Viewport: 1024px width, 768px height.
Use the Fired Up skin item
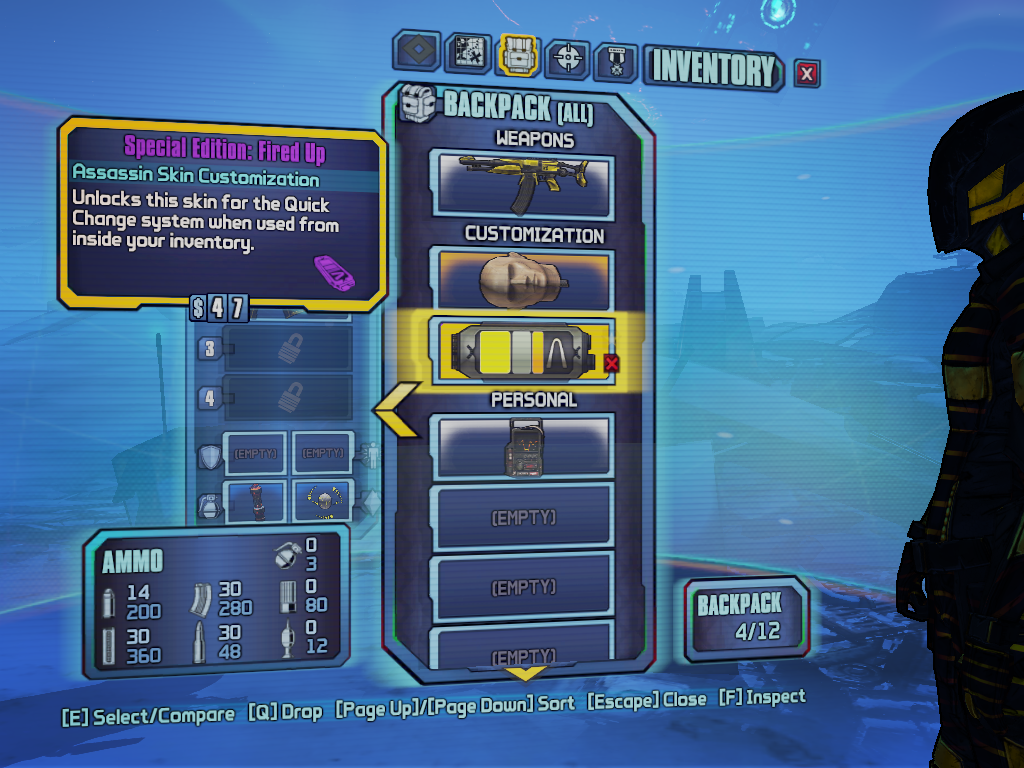520,351
